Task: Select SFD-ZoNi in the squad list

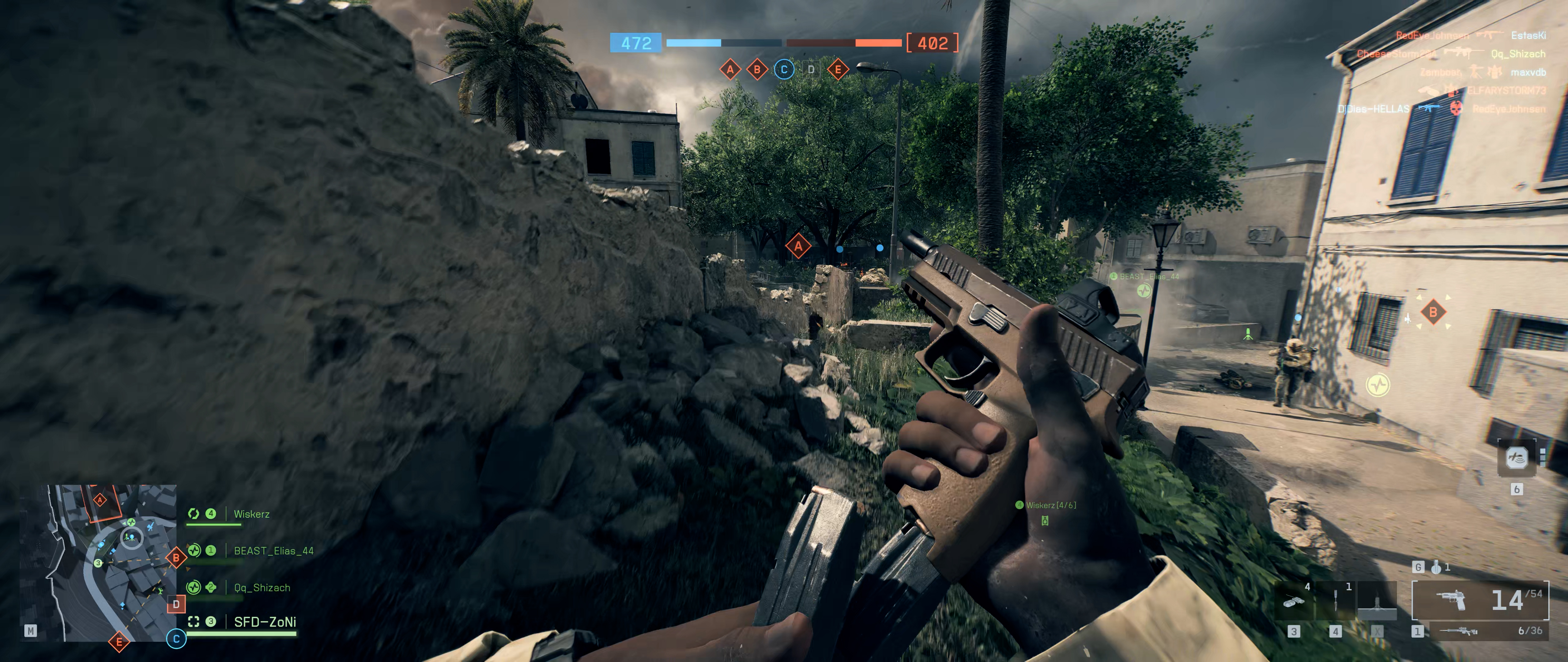Action: point(265,622)
